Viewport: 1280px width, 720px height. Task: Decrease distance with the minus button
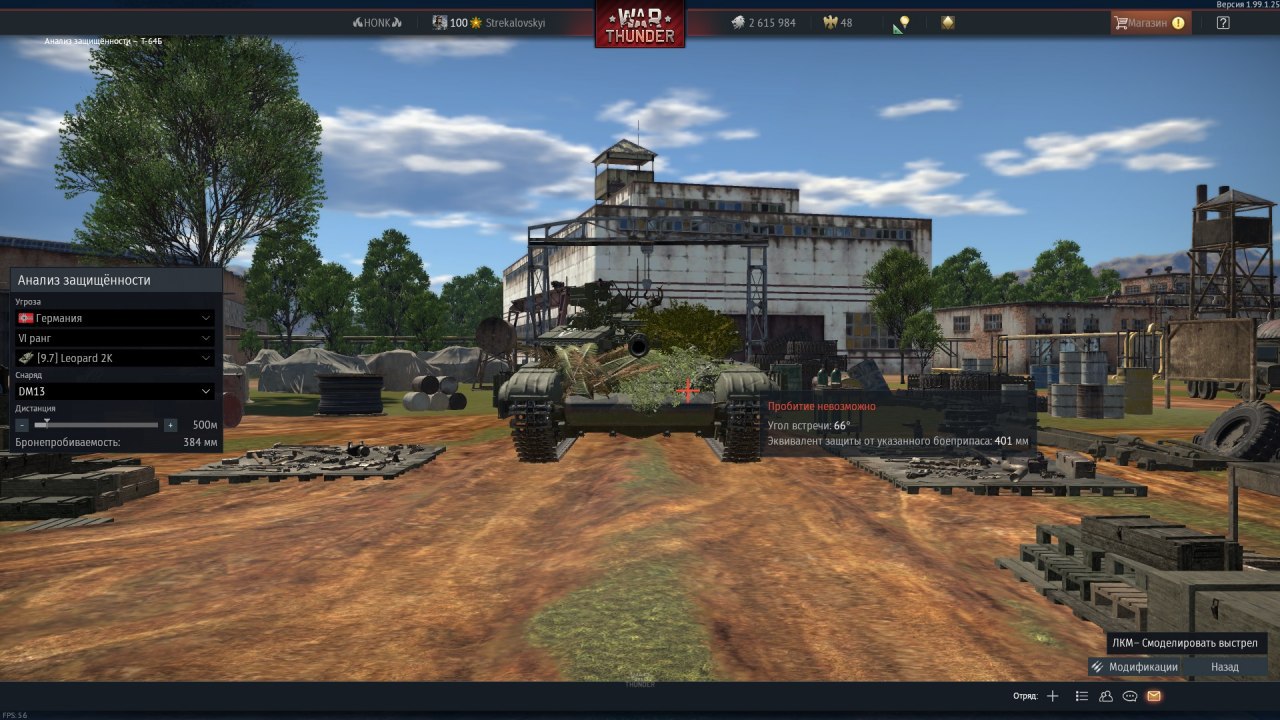click(23, 425)
